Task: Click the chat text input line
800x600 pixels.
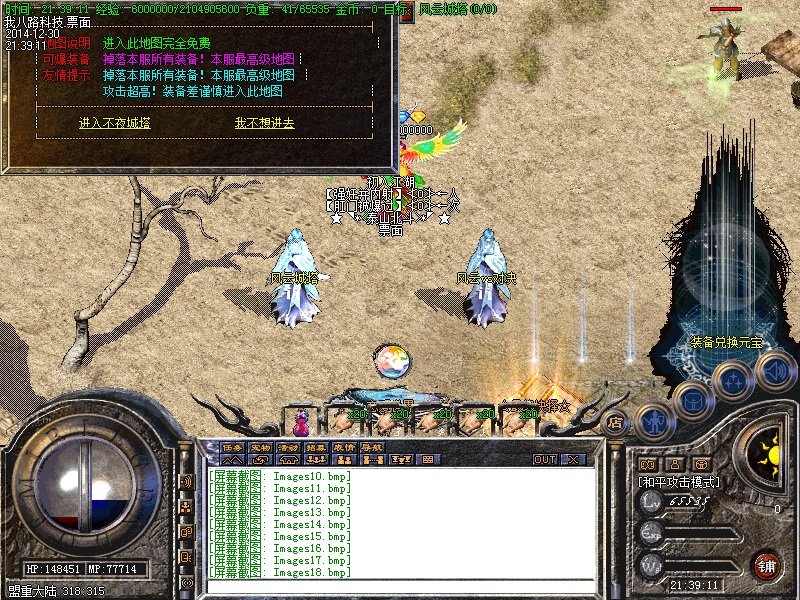Action: point(400,587)
